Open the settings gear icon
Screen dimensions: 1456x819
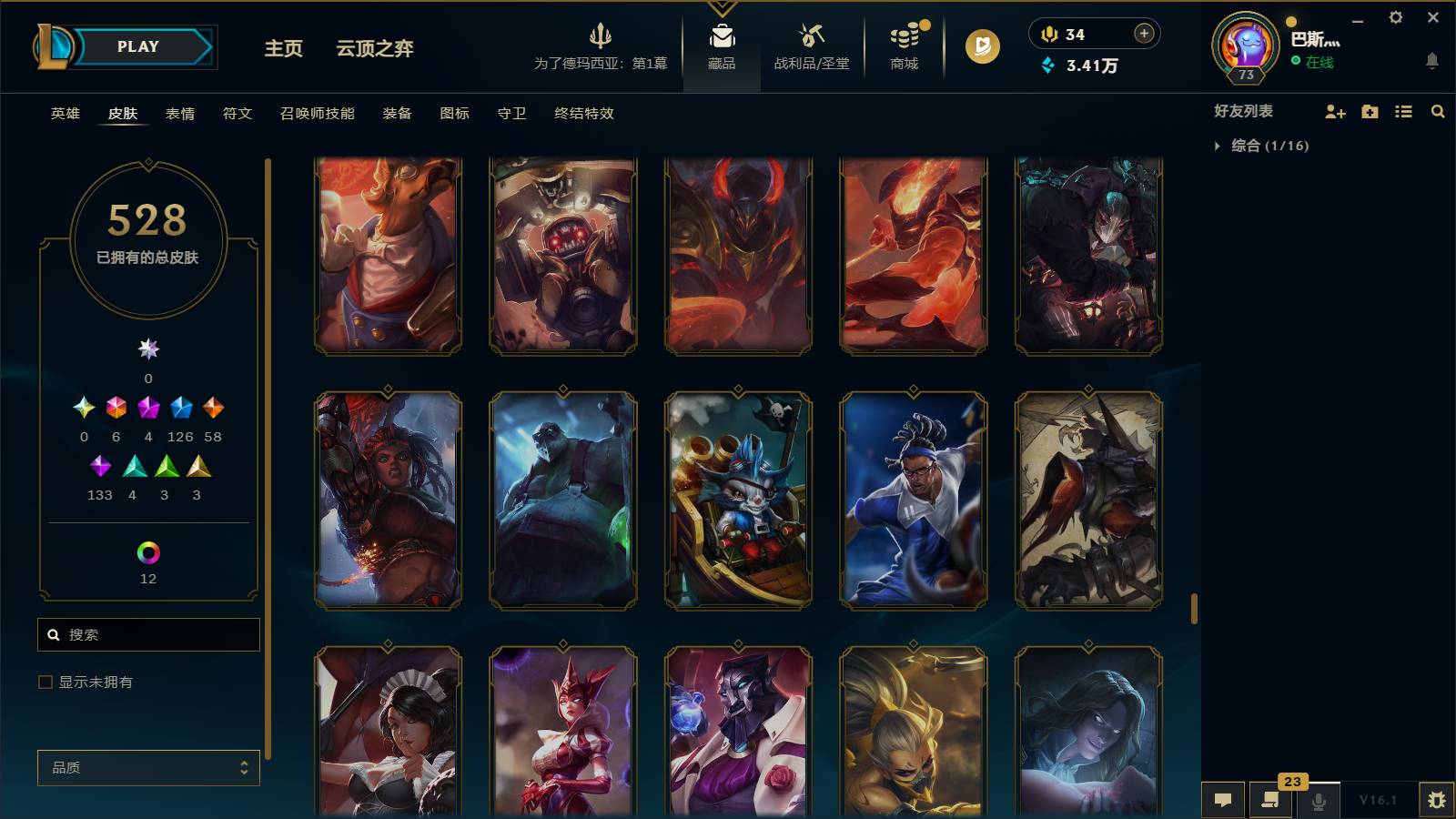pos(1395,16)
